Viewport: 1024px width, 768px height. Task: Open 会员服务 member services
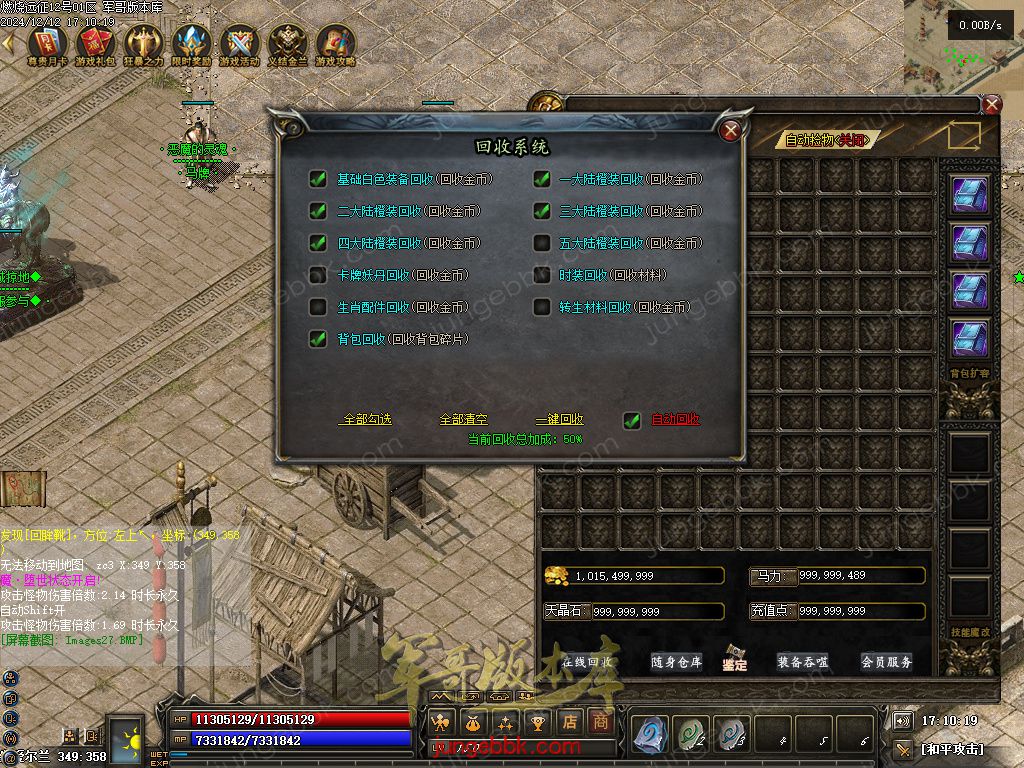pos(887,662)
